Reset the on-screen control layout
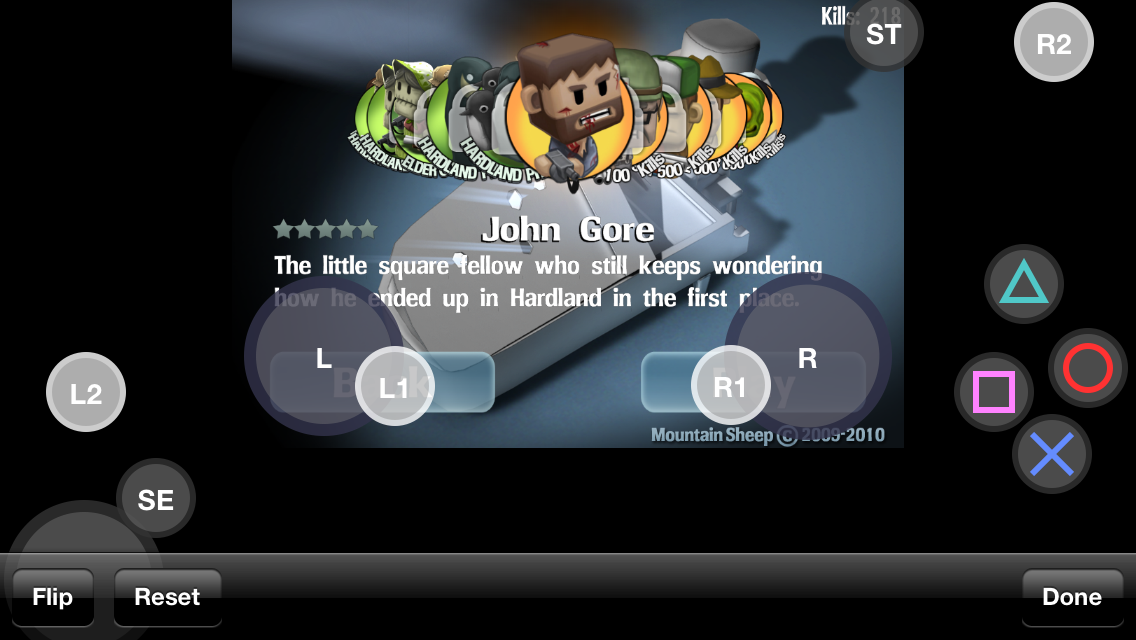 [167, 597]
